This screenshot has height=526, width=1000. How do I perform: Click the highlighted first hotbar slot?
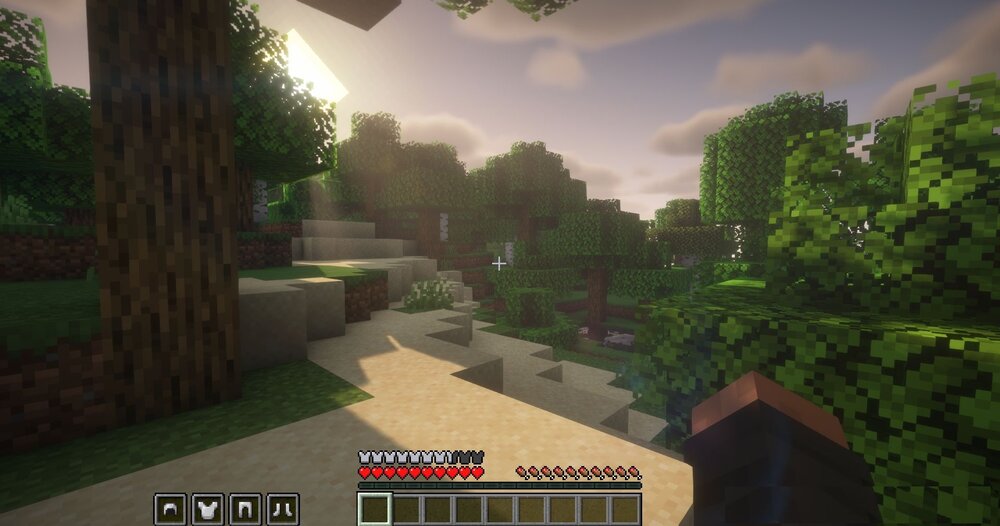pyautogui.click(x=375, y=510)
